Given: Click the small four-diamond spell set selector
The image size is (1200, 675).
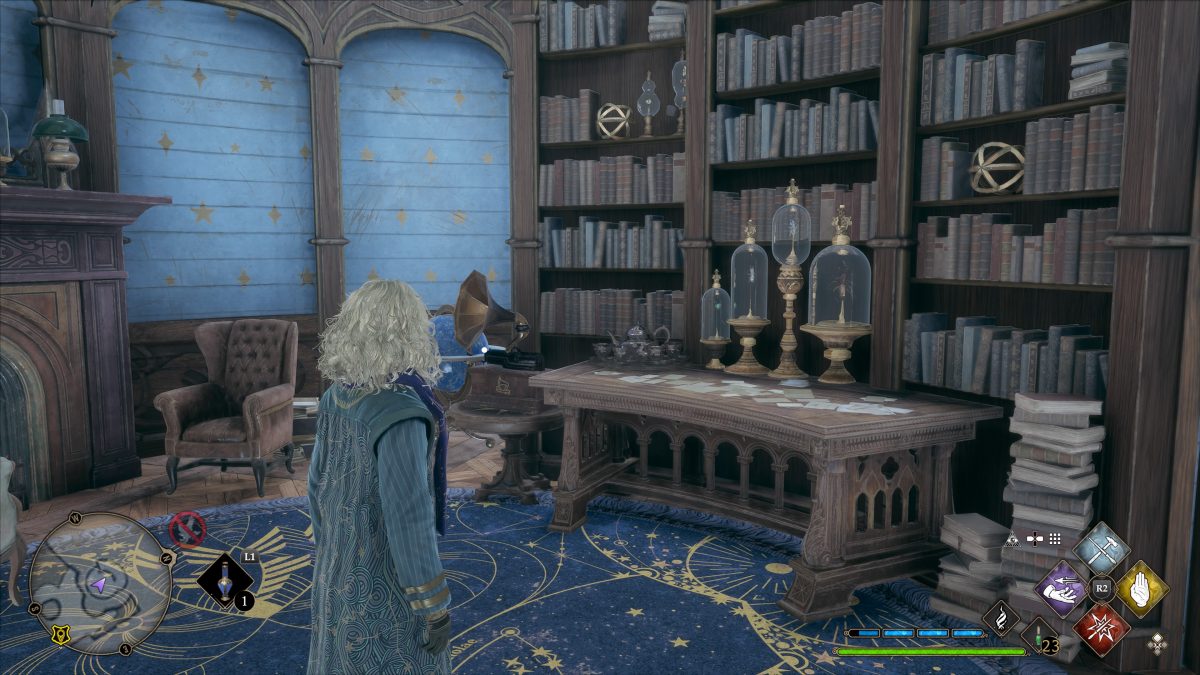Looking at the screenshot, I should (x=1157, y=643).
